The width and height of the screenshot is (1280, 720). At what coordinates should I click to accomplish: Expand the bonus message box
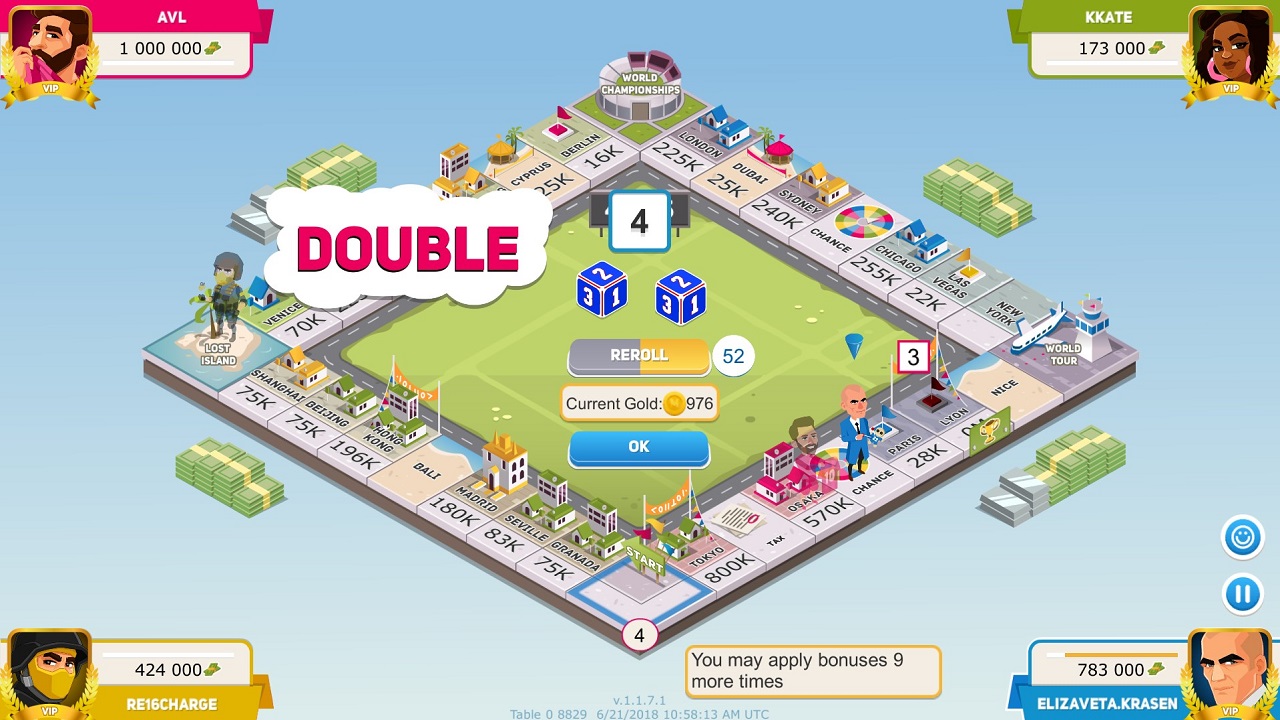click(812, 670)
